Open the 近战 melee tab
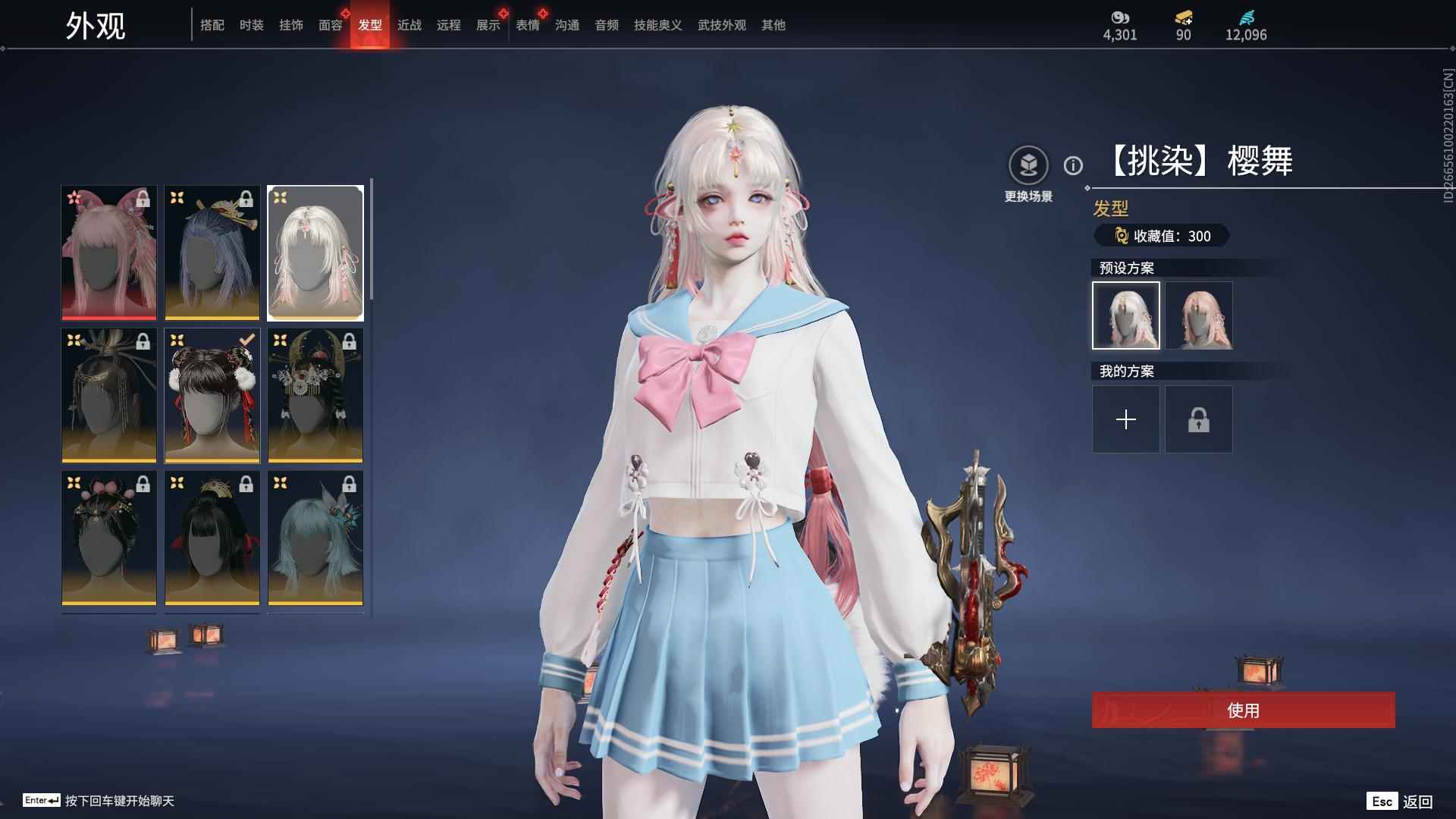This screenshot has height=819, width=1456. point(409,25)
